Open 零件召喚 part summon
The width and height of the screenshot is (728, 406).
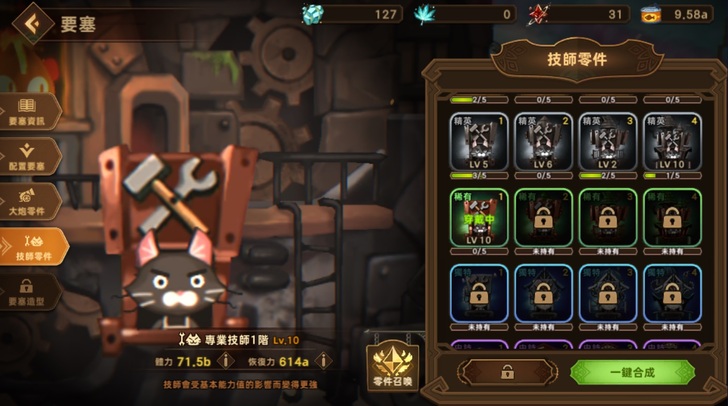[x=392, y=364]
